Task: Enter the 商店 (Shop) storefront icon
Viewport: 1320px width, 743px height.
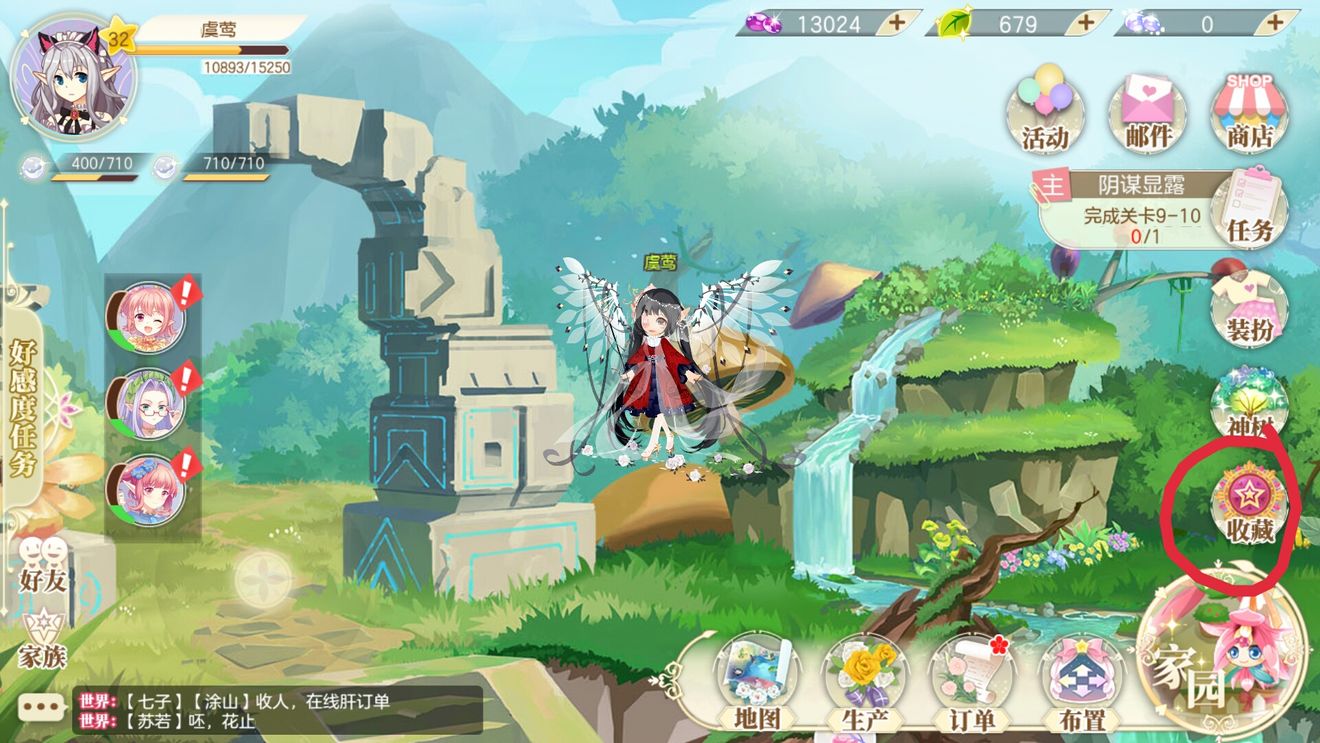Action: pyautogui.click(x=1249, y=110)
